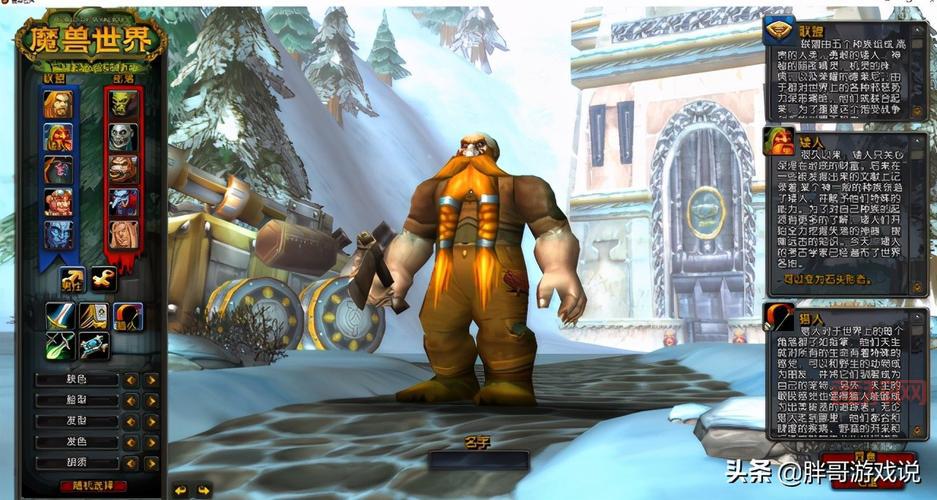Screen dimensions: 937x500
Task: Click next arrow for skin color (肤色)
Action: click(x=151, y=380)
